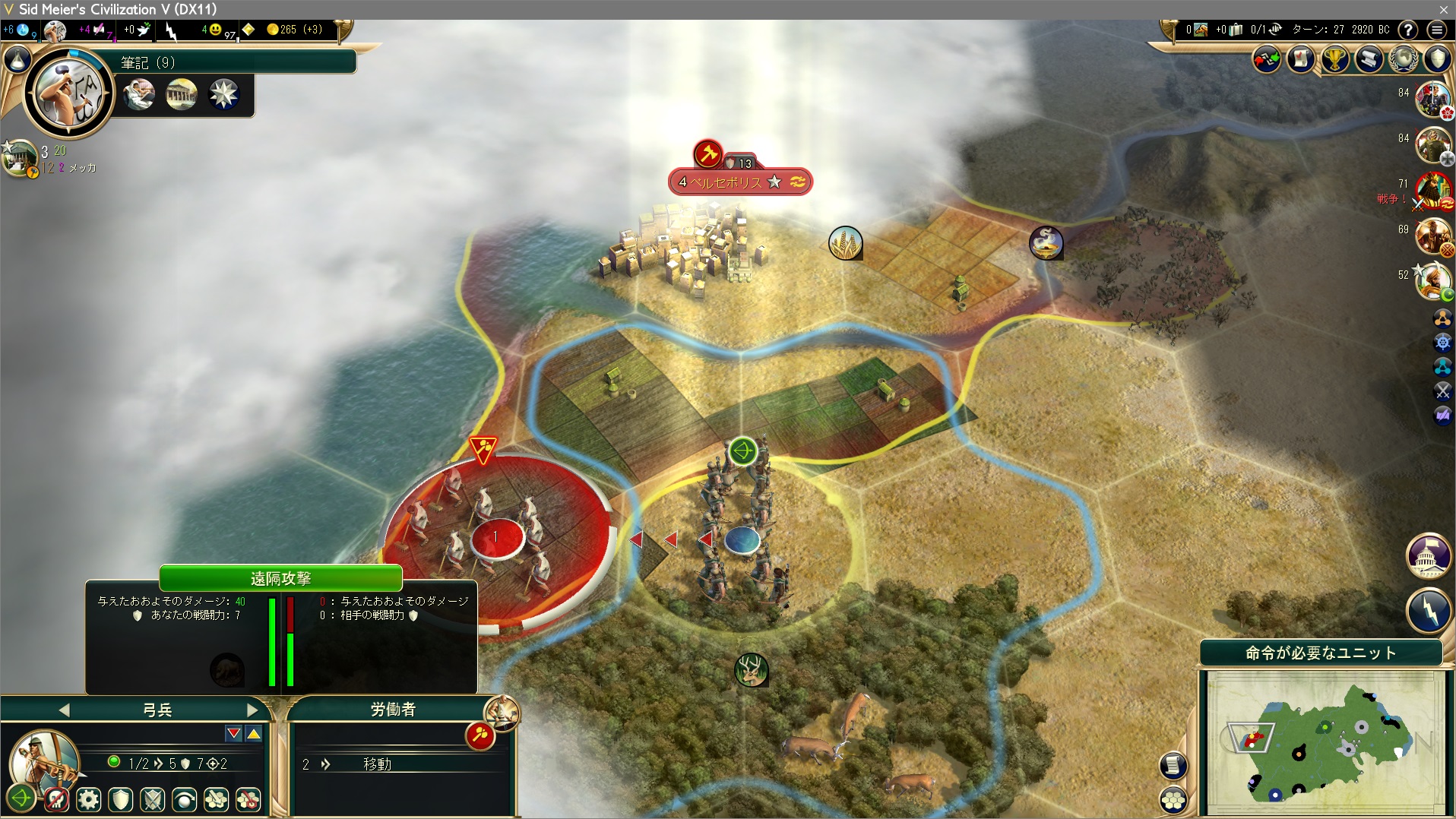Open the main menu hamburger button
This screenshot has width=1456, height=819.
1436,30
